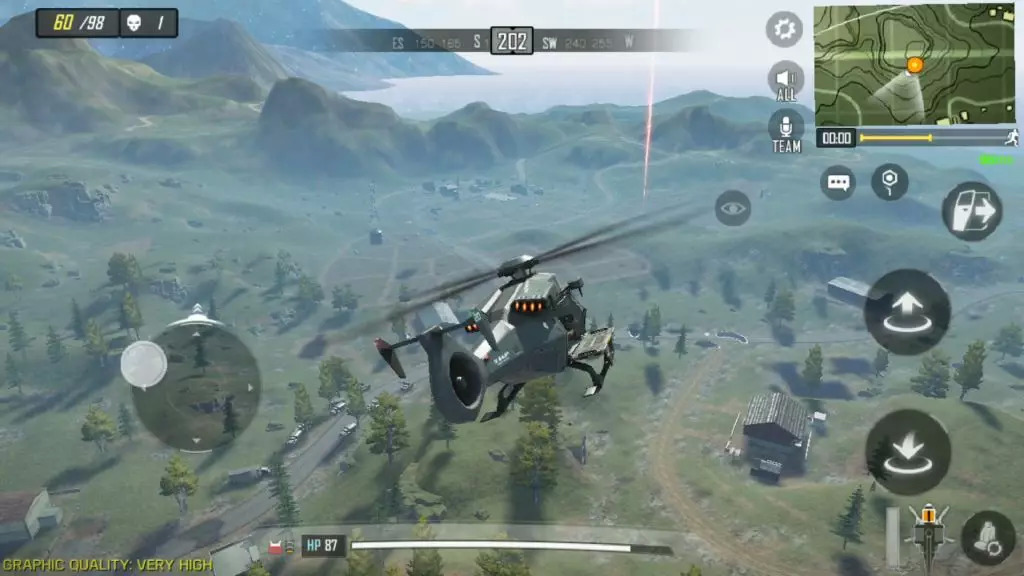Select the helicopter seat position diagram
Image resolution: width=1024 pixels, height=576 pixels.
929,535
